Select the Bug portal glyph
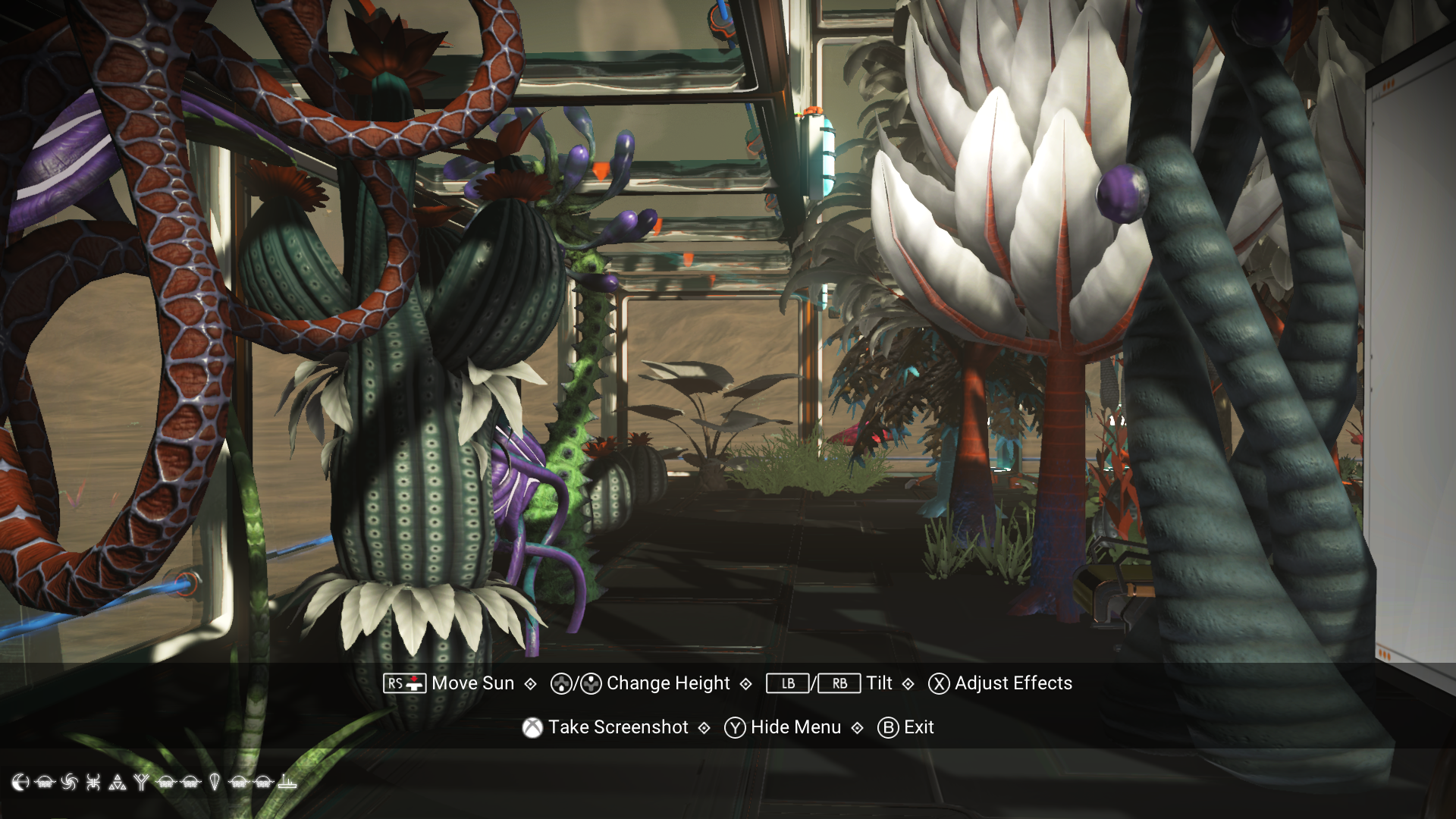 (x=93, y=781)
